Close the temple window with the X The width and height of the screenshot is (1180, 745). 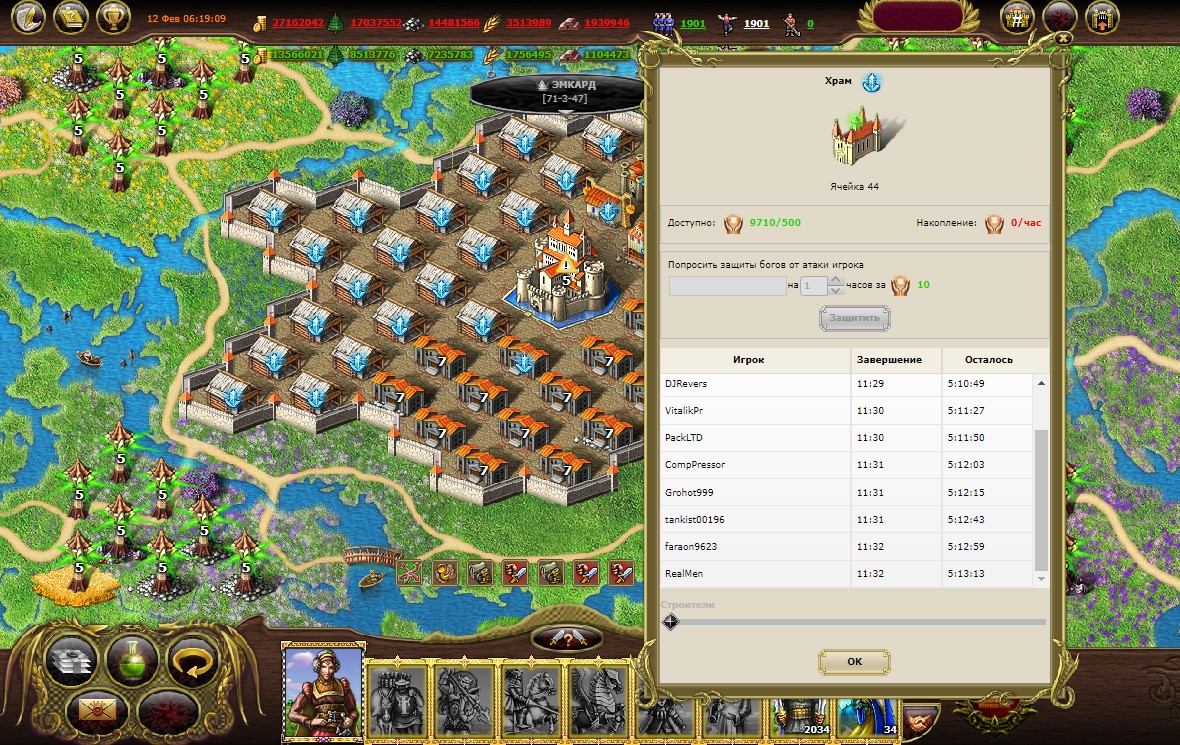tap(1063, 37)
